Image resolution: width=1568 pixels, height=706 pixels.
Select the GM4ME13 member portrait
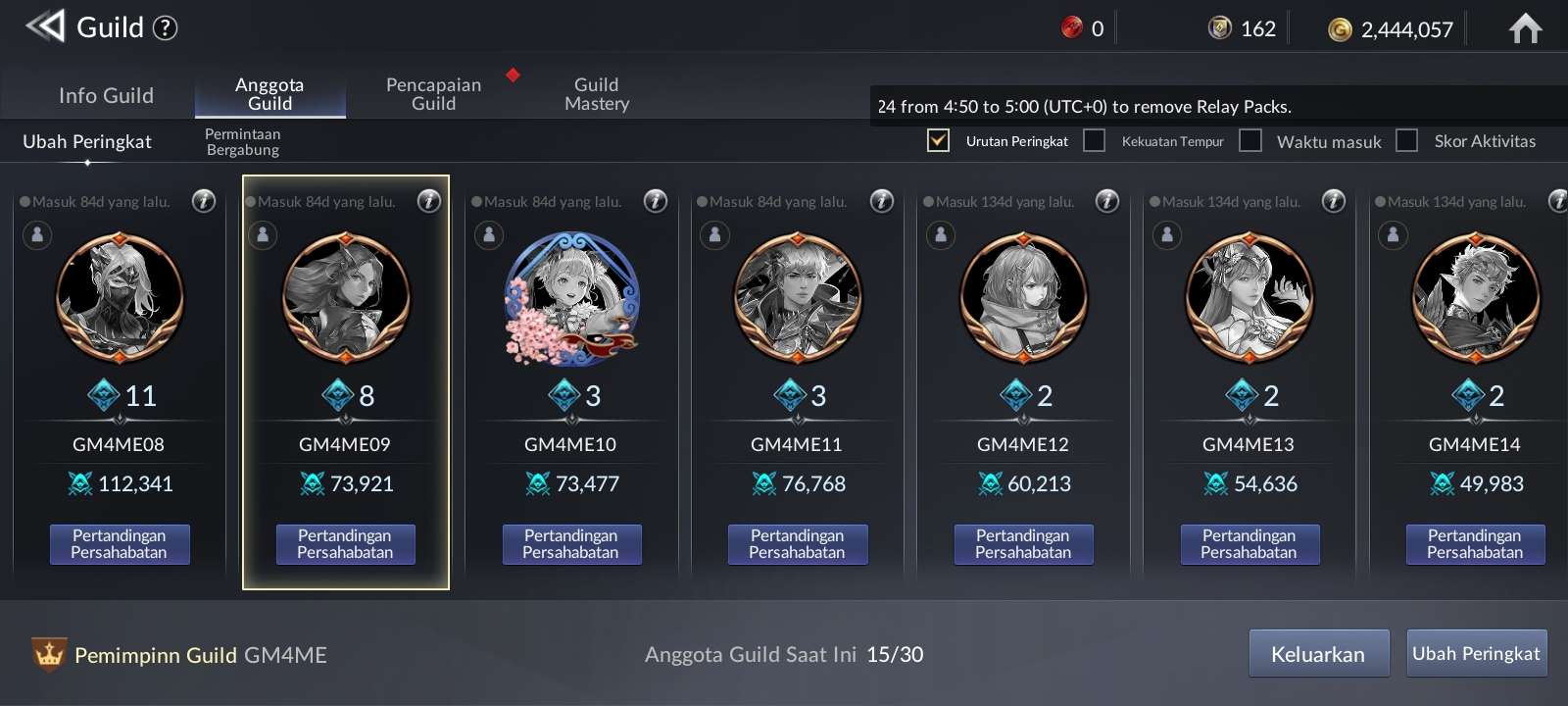coord(1249,297)
